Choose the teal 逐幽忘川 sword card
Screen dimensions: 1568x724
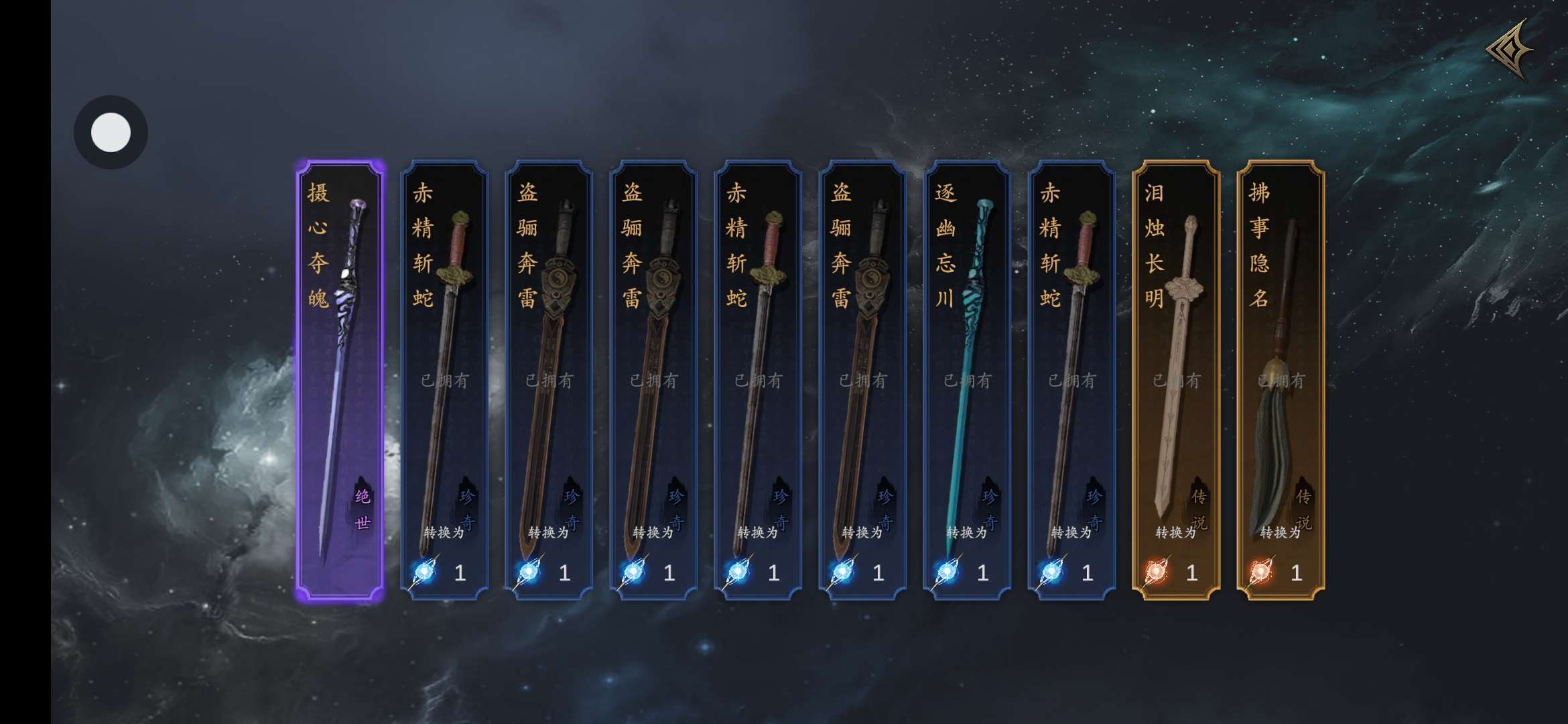click(967, 380)
